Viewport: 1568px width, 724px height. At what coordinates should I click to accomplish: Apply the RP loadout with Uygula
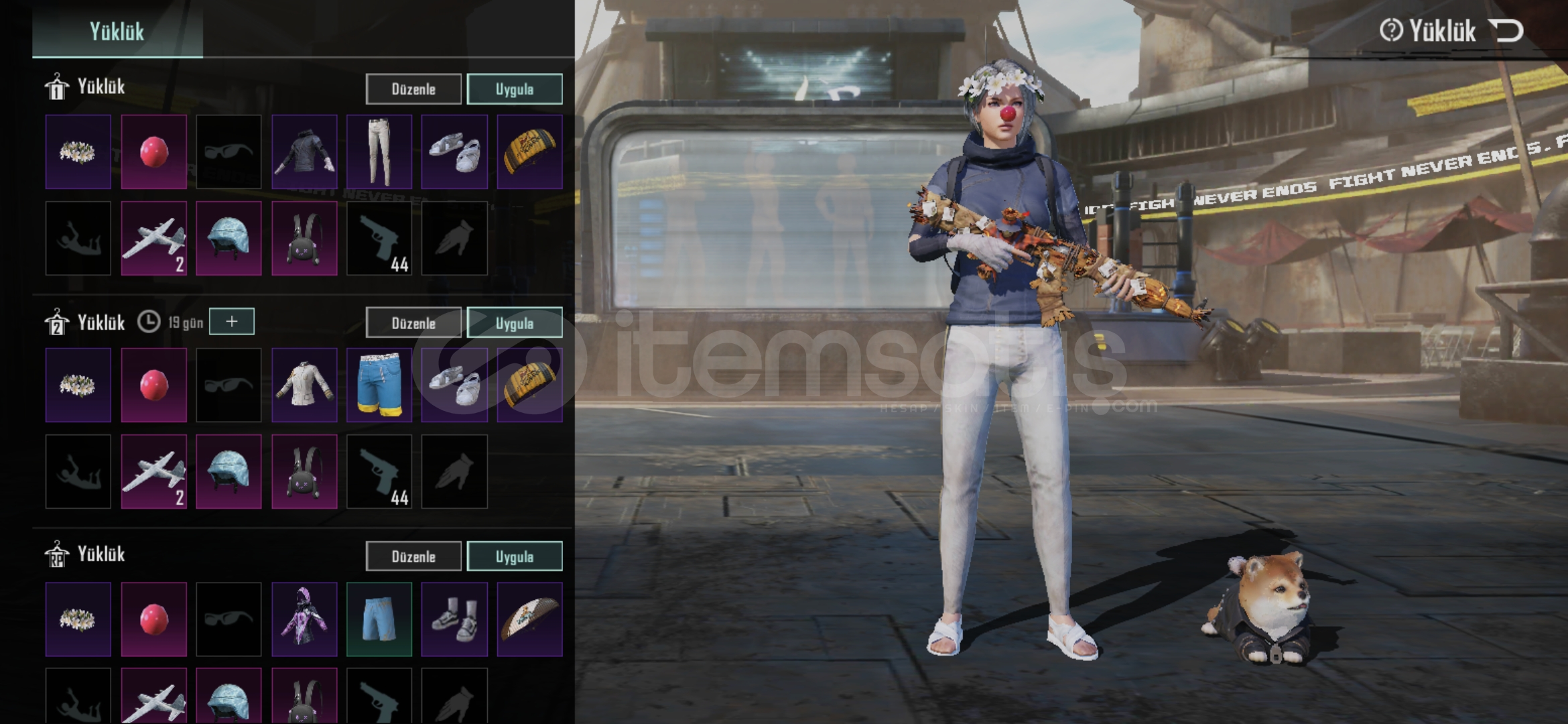(514, 556)
